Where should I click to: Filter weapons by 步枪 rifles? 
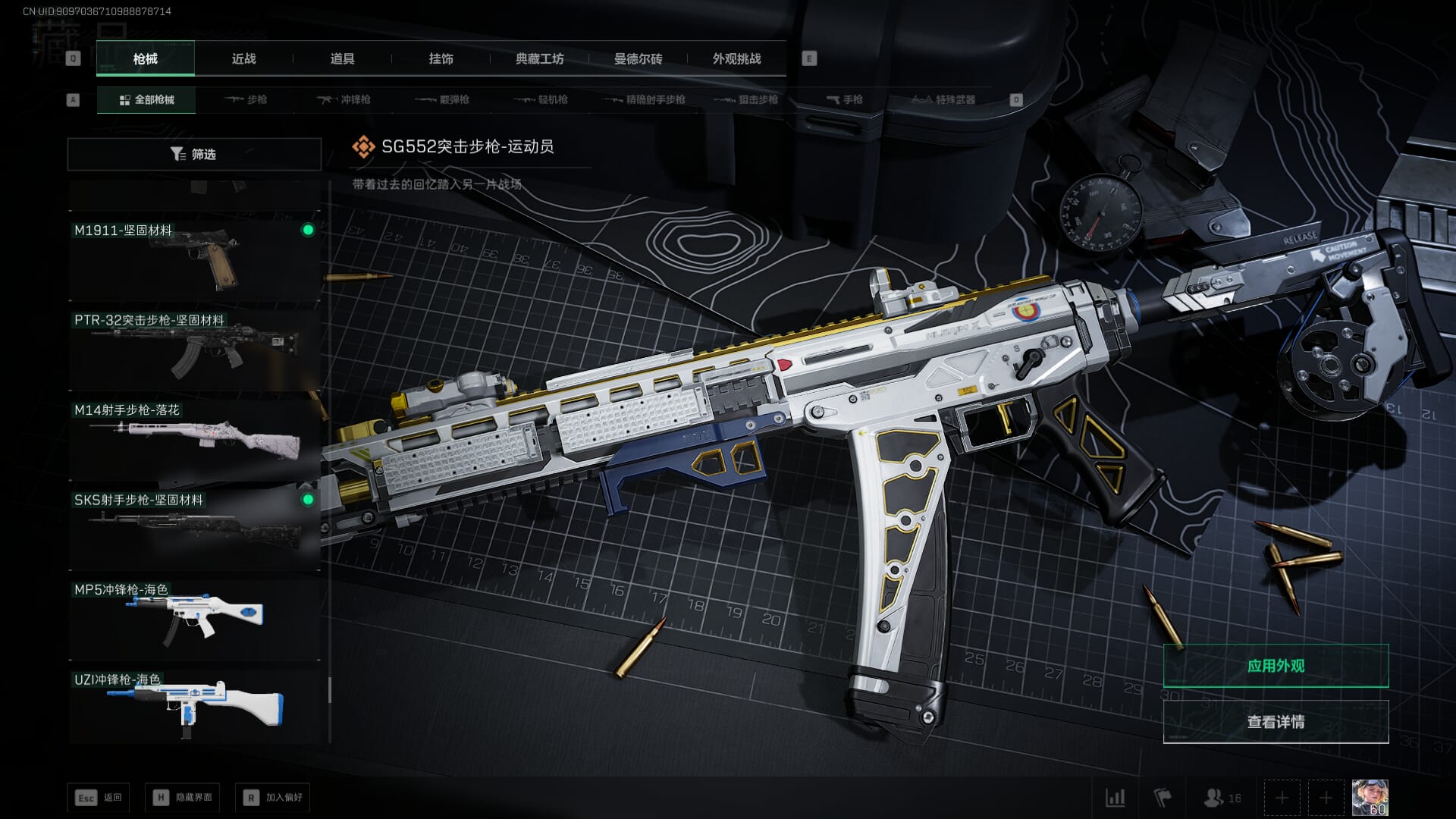[x=246, y=99]
